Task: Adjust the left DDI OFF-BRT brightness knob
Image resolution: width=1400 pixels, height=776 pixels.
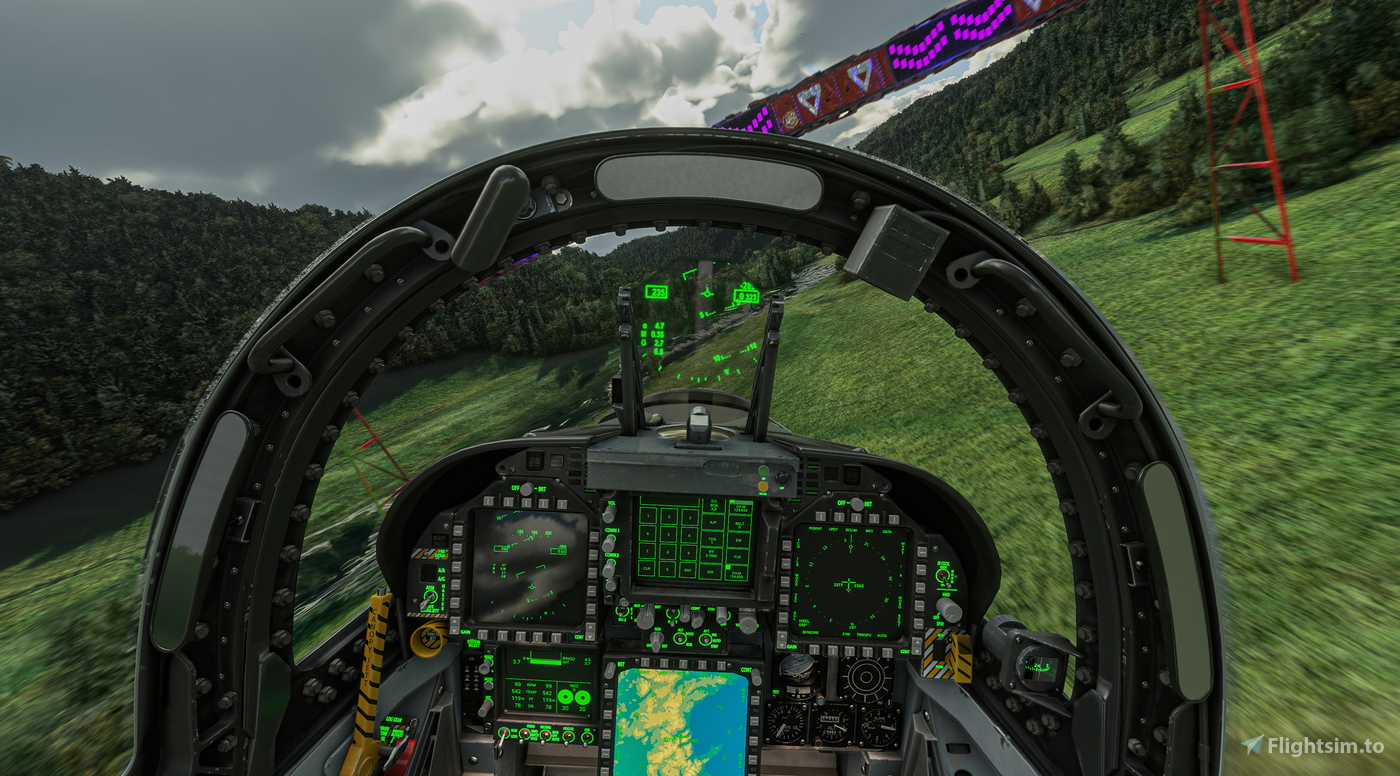Action: [527, 489]
